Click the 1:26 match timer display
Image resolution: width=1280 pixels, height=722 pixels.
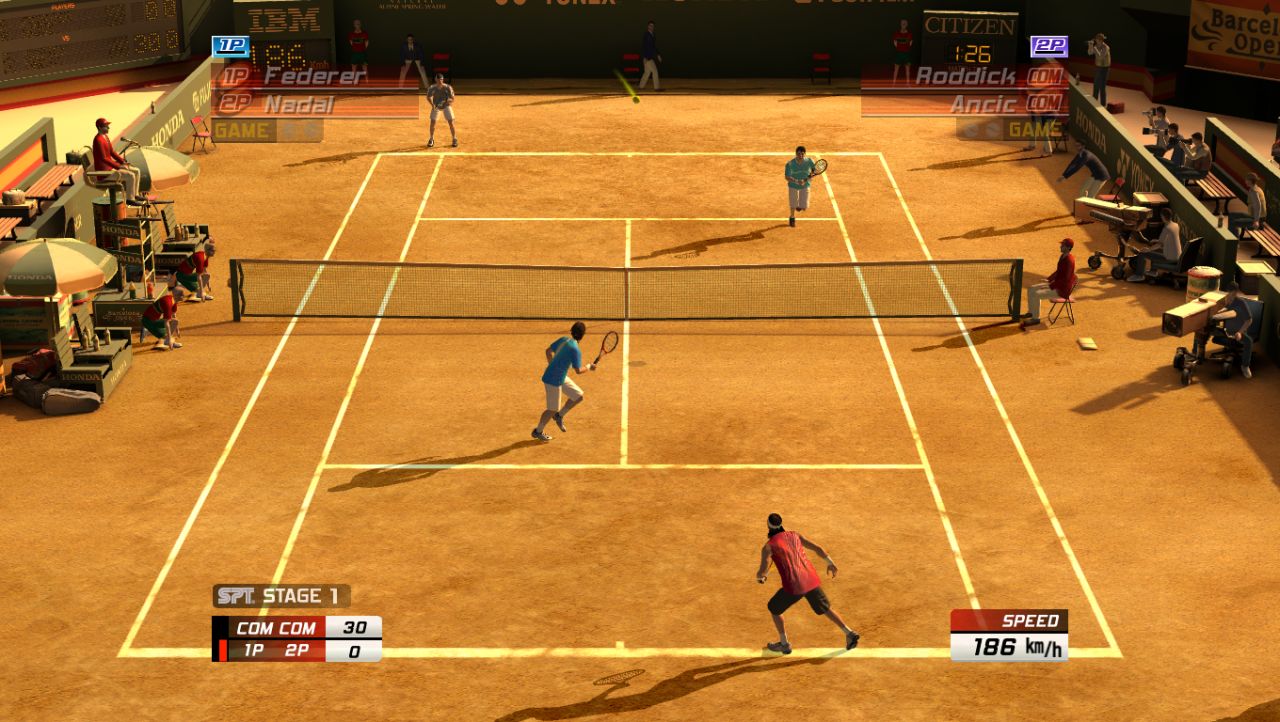pyautogui.click(x=972, y=53)
